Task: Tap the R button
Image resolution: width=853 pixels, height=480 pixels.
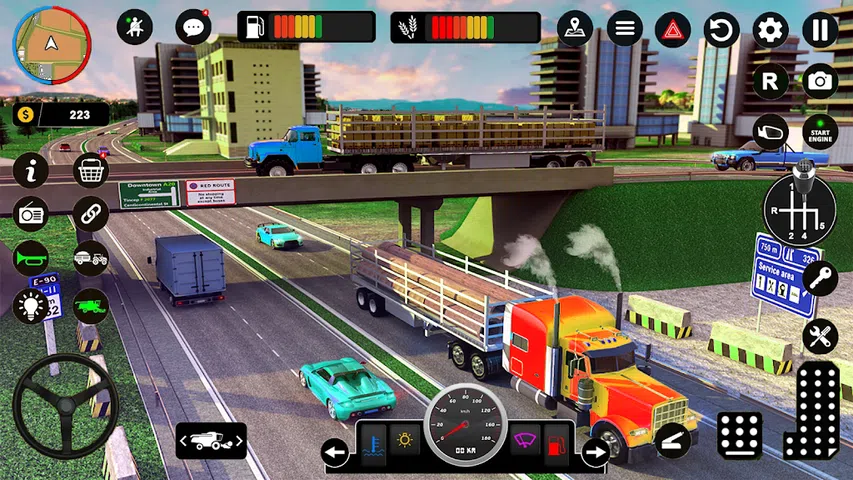Action: pyautogui.click(x=770, y=81)
